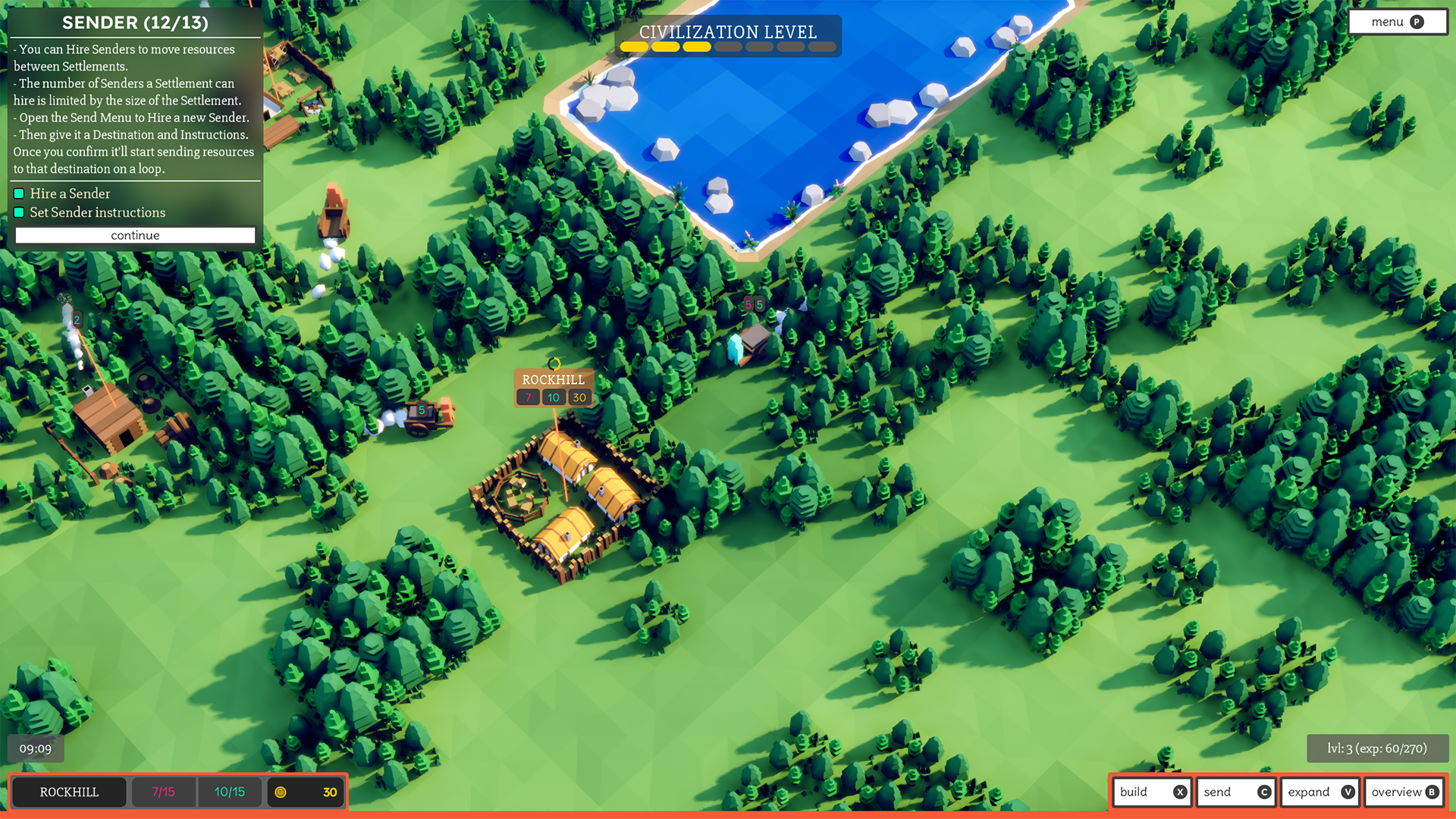The image size is (1456, 819).
Task: Select the Rockhill settlement label on map
Action: pyautogui.click(x=553, y=380)
